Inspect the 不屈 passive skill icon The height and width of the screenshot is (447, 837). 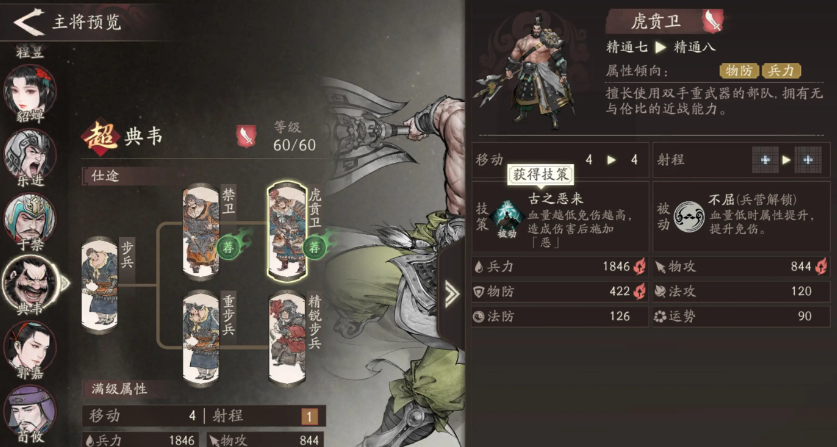[687, 214]
